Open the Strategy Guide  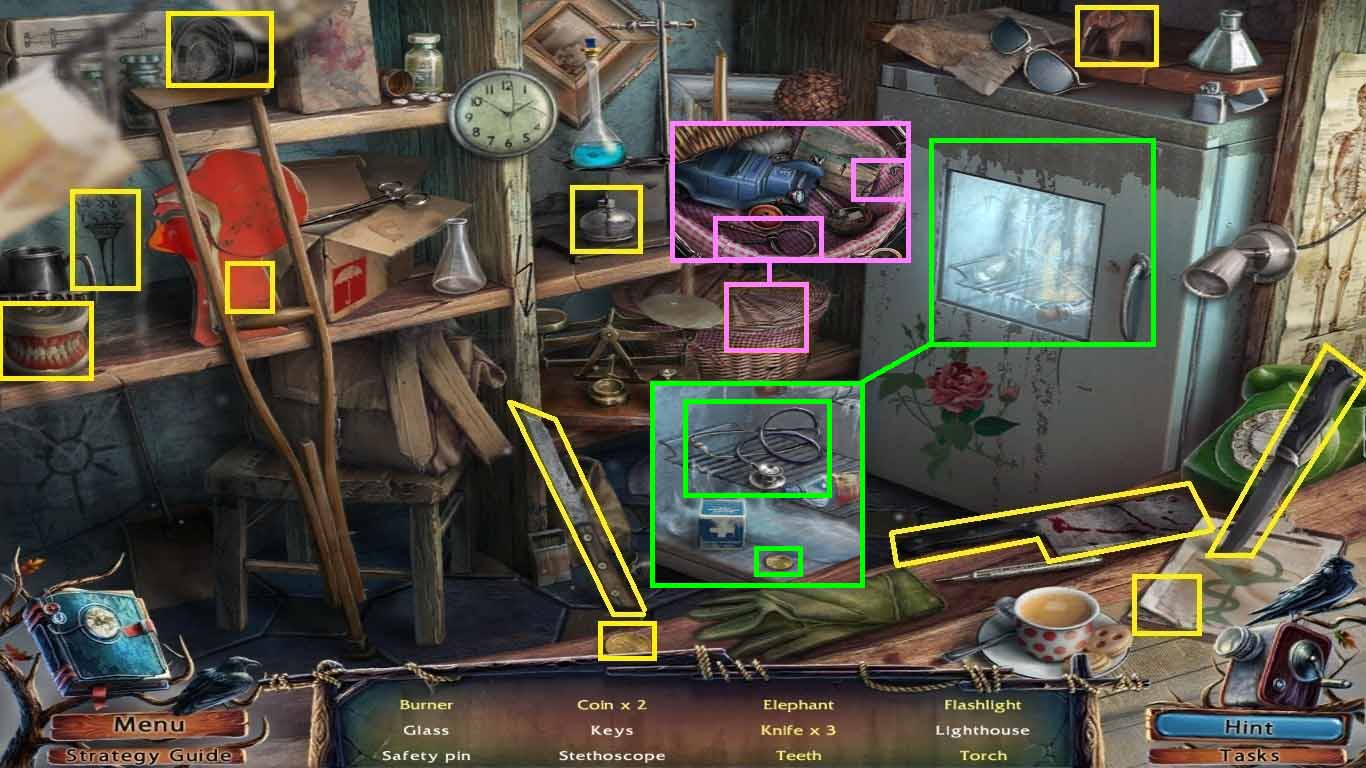click(x=148, y=756)
